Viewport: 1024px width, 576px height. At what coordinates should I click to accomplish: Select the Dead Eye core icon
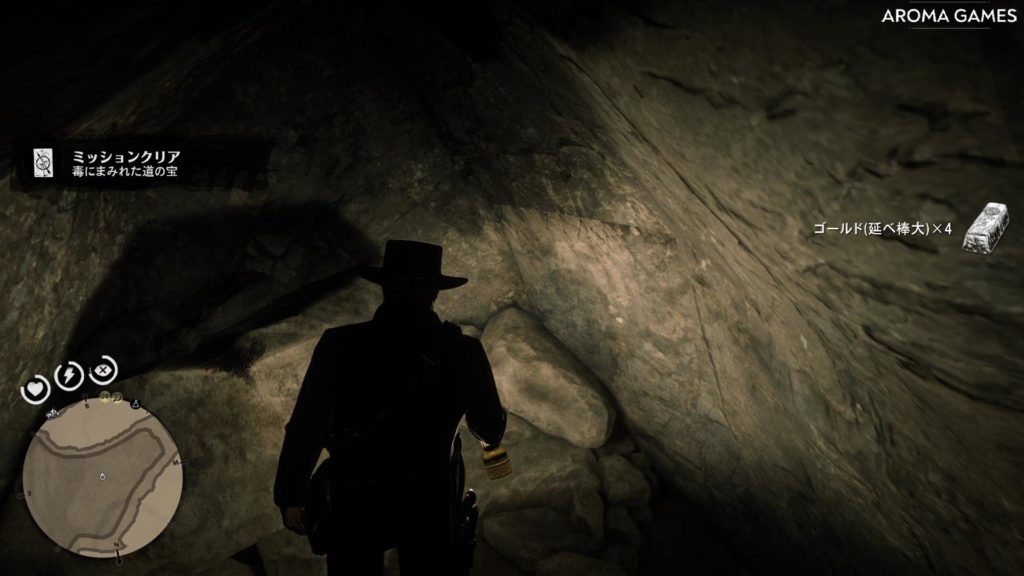pyautogui.click(x=103, y=371)
